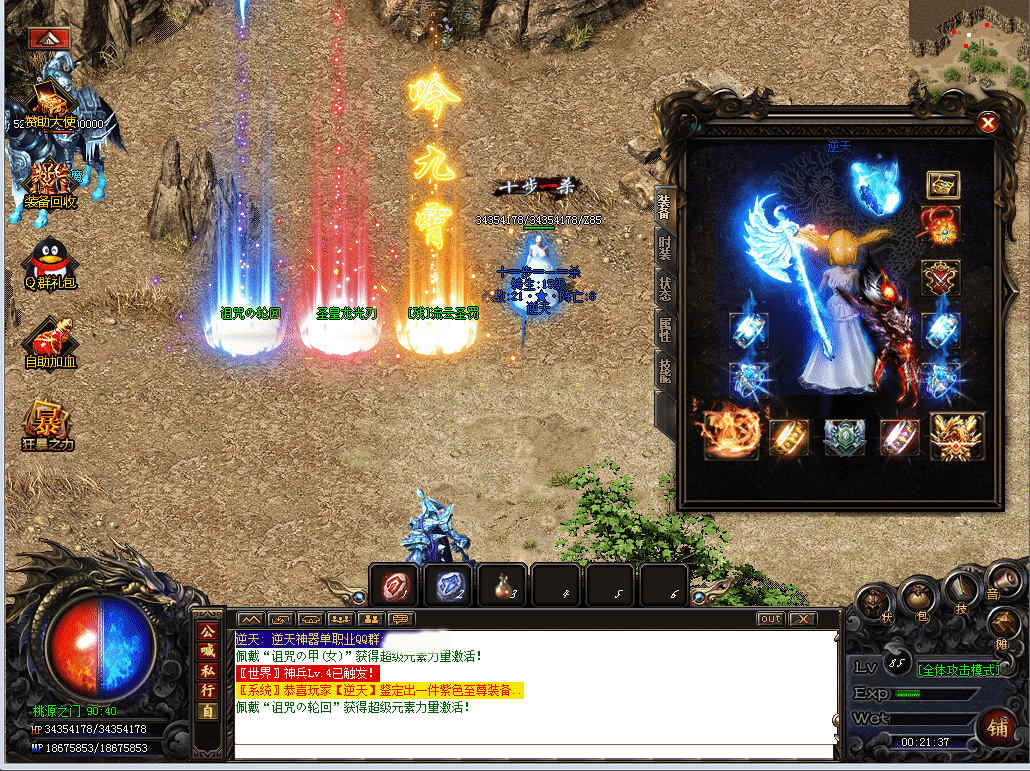Image resolution: width=1030 pixels, height=771 pixels.
Task: Select the 私 private chat channel
Action: (208, 671)
